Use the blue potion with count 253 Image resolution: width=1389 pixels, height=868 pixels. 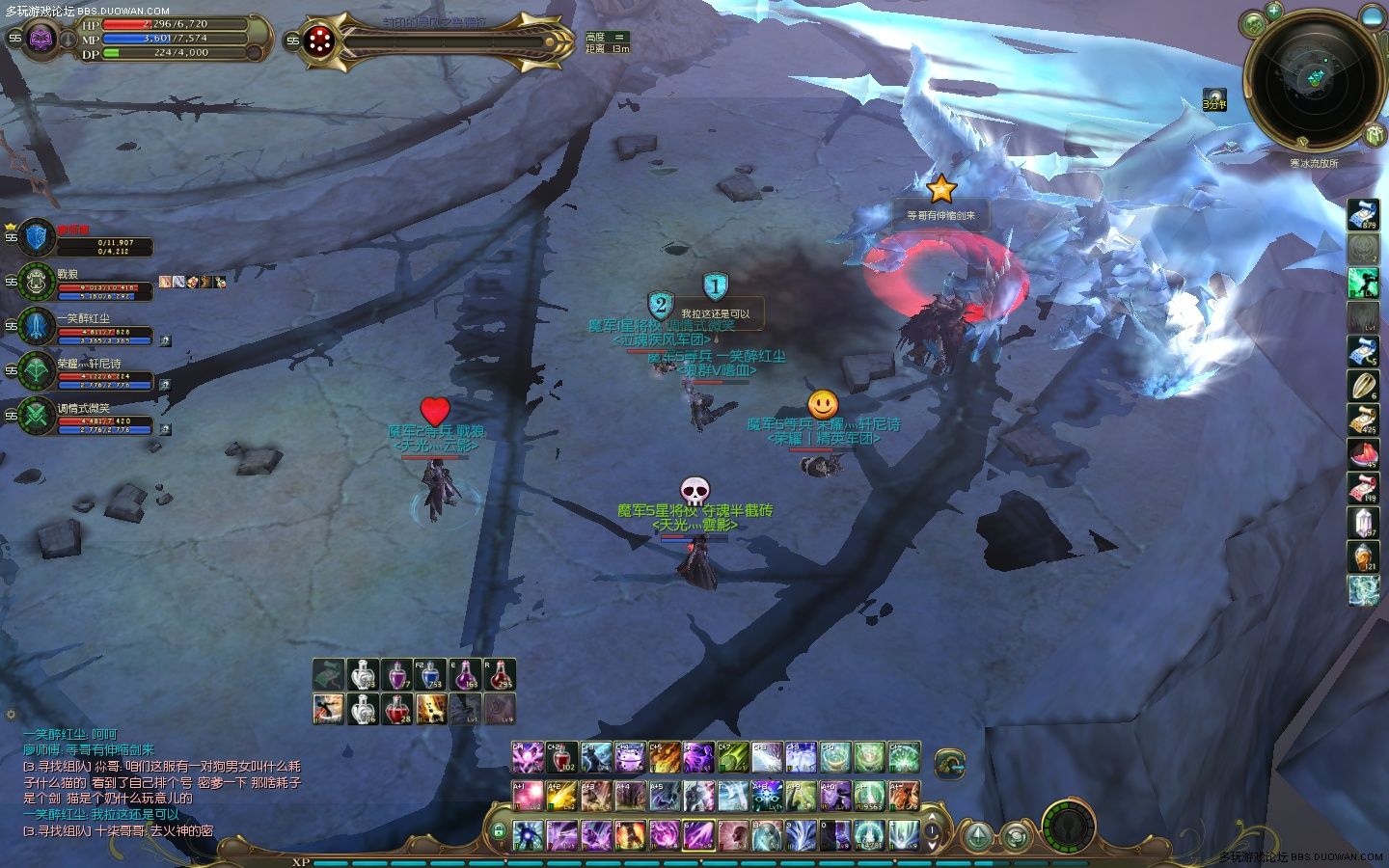pyautogui.click(x=431, y=675)
